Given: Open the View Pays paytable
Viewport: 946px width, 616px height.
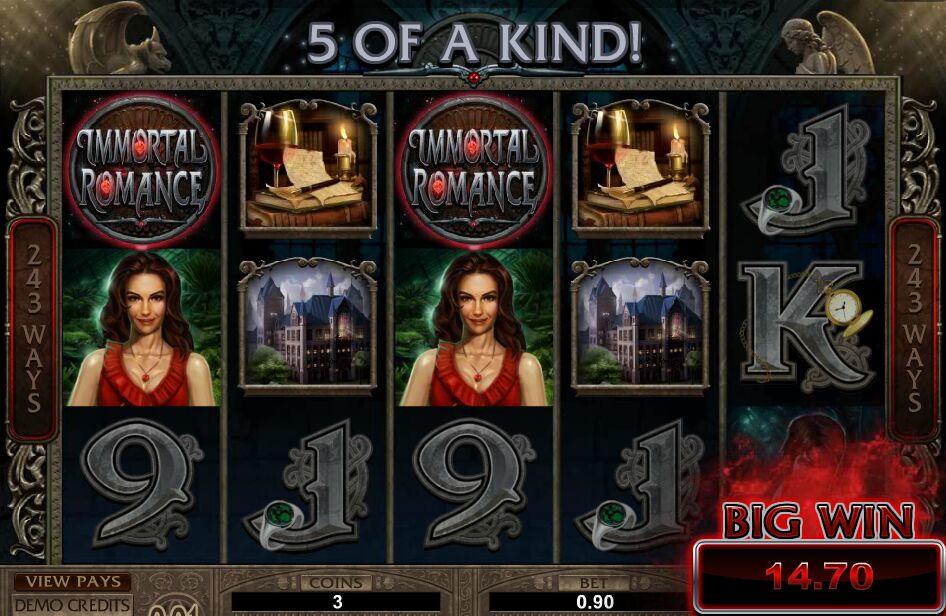Looking at the screenshot, I should [x=72, y=582].
